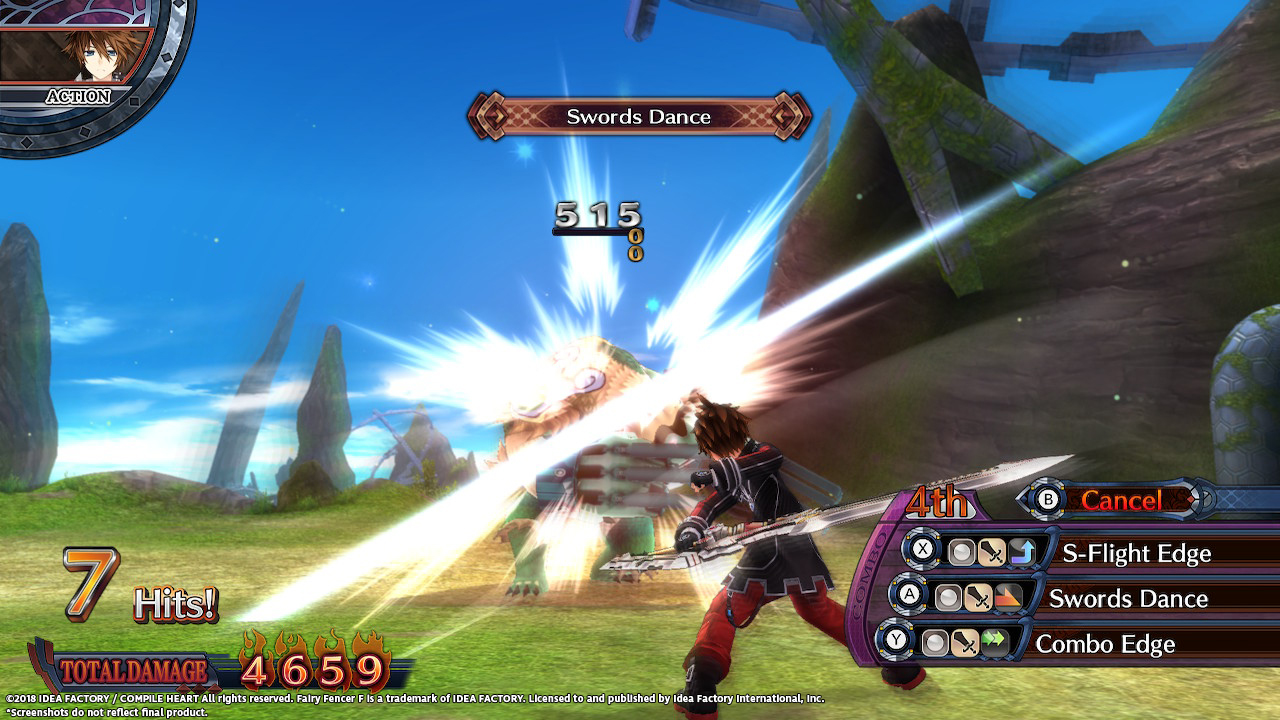This screenshot has height=720, width=1280.
Task: Select the S-Flight Edge combo attack
Action: (1135, 553)
